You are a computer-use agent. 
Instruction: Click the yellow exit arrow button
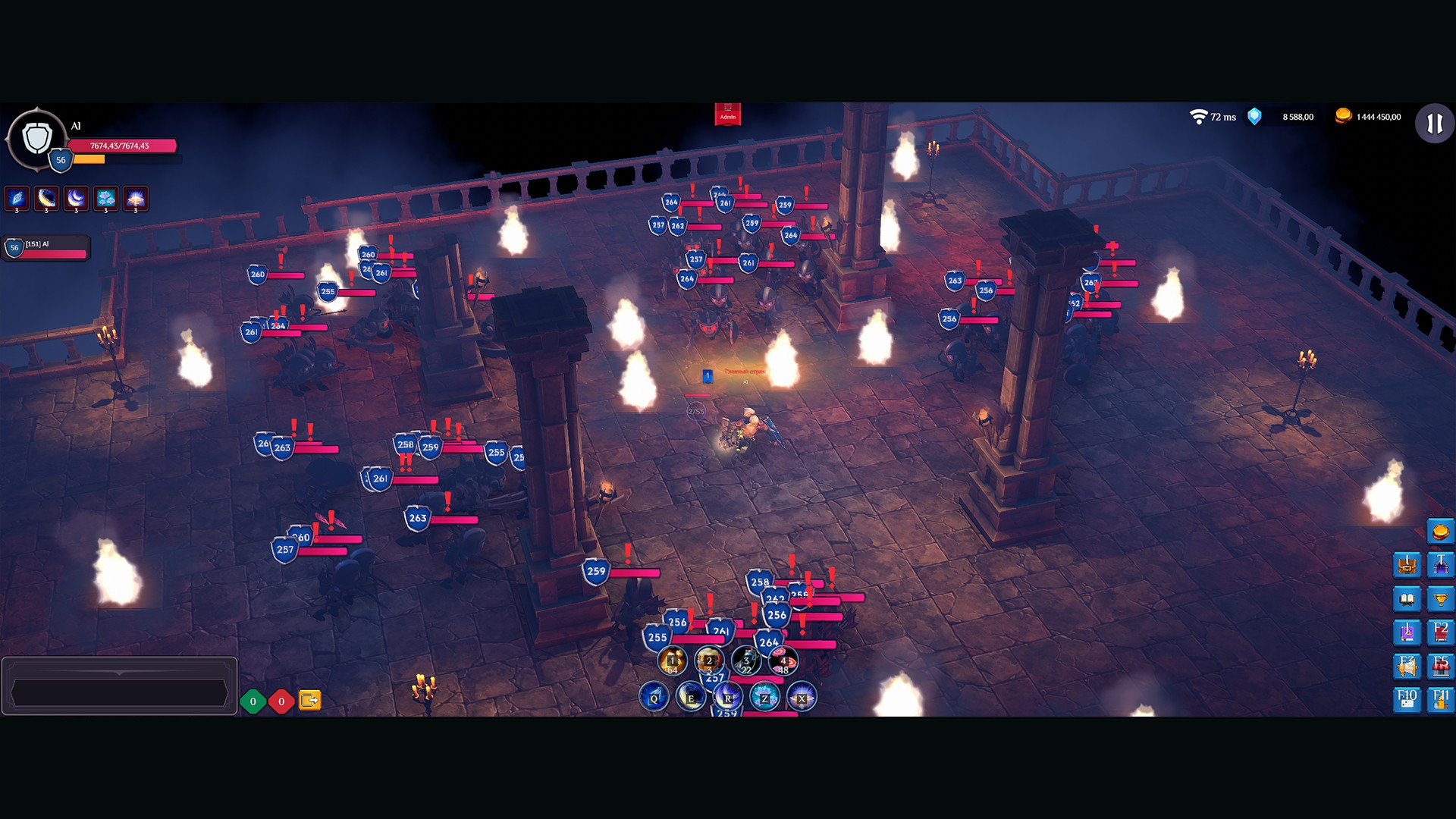(x=309, y=700)
